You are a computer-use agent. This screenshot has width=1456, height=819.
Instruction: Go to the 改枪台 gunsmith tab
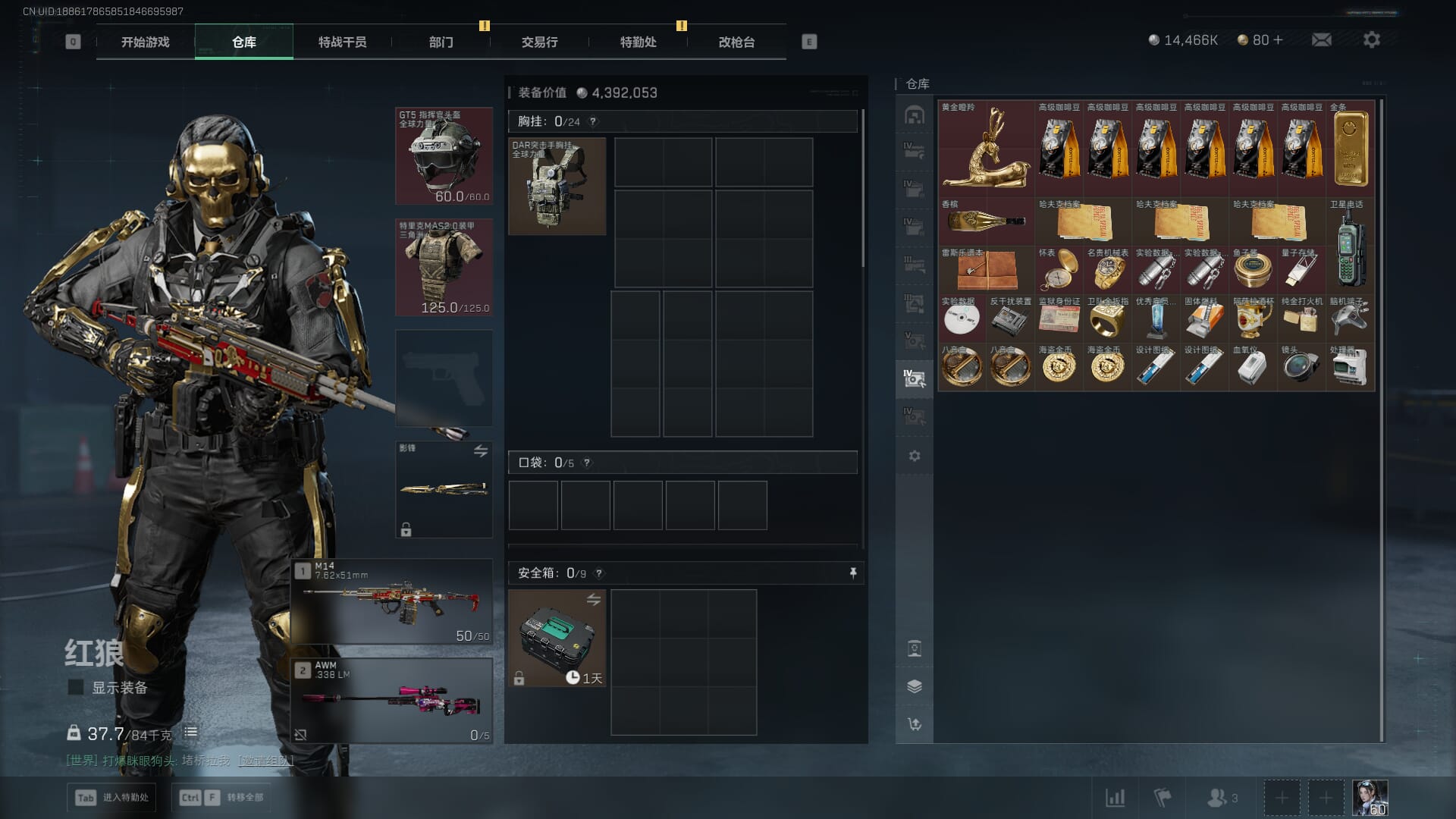coord(736,42)
